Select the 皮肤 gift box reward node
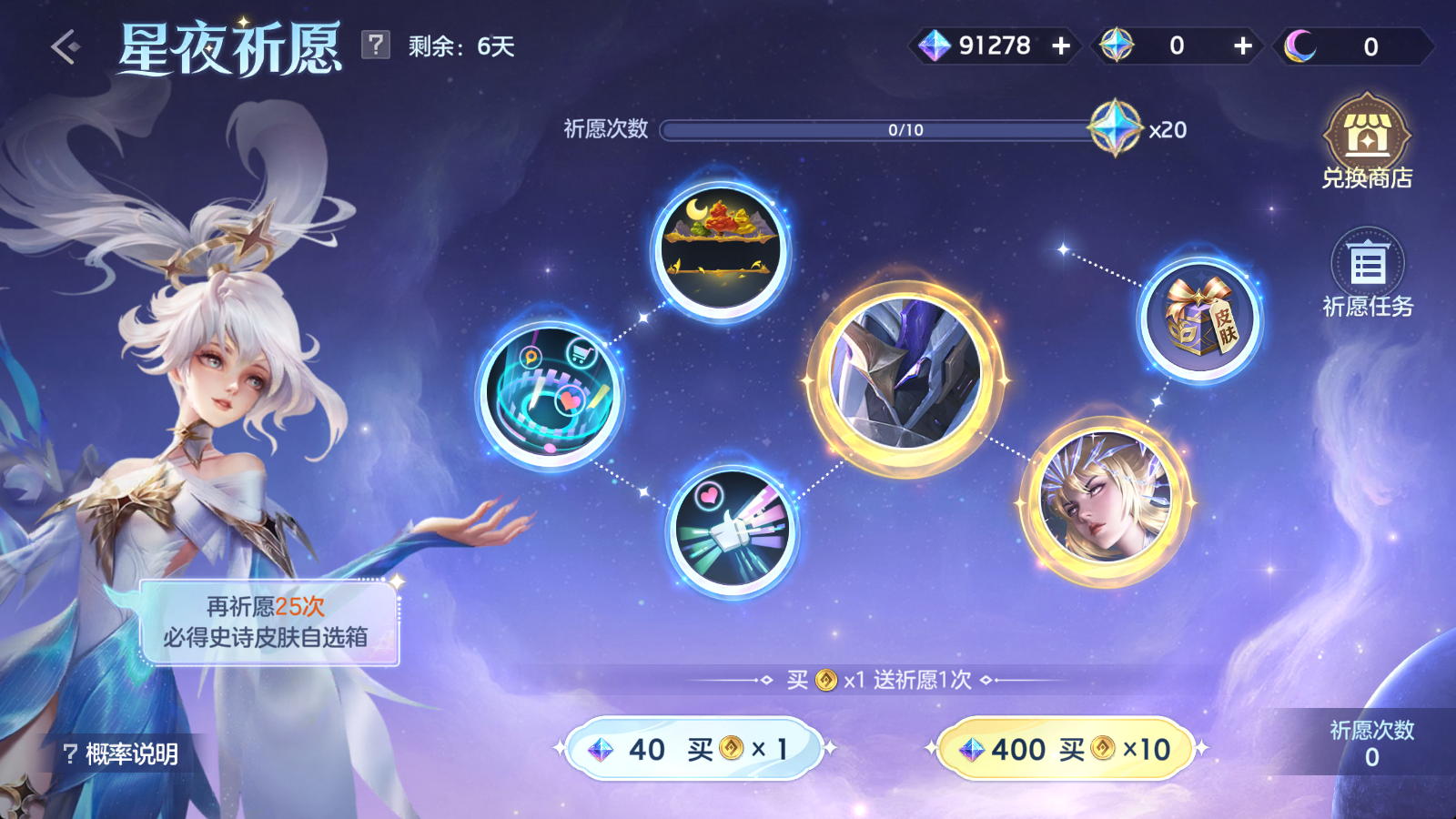1456x819 pixels. tap(1197, 320)
